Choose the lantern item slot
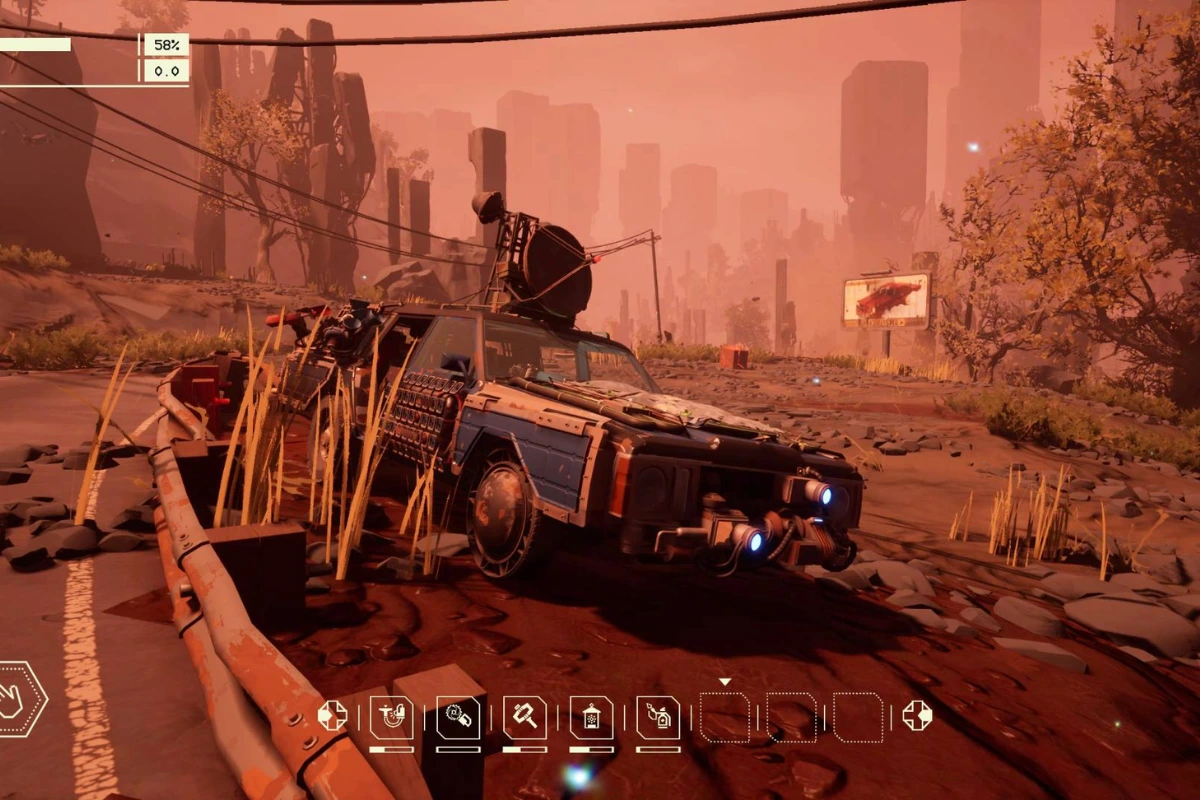Viewport: 1200px width, 800px height. click(591, 717)
